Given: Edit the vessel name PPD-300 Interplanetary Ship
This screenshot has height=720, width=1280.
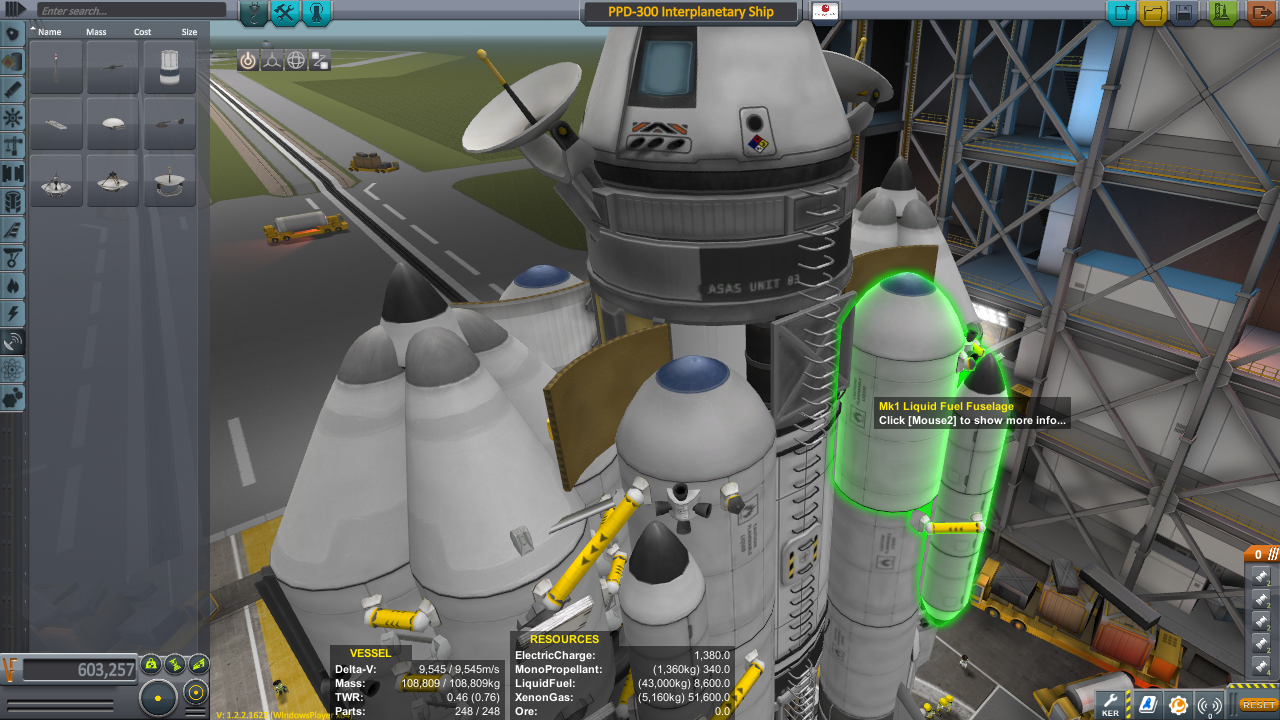Looking at the screenshot, I should pos(690,12).
